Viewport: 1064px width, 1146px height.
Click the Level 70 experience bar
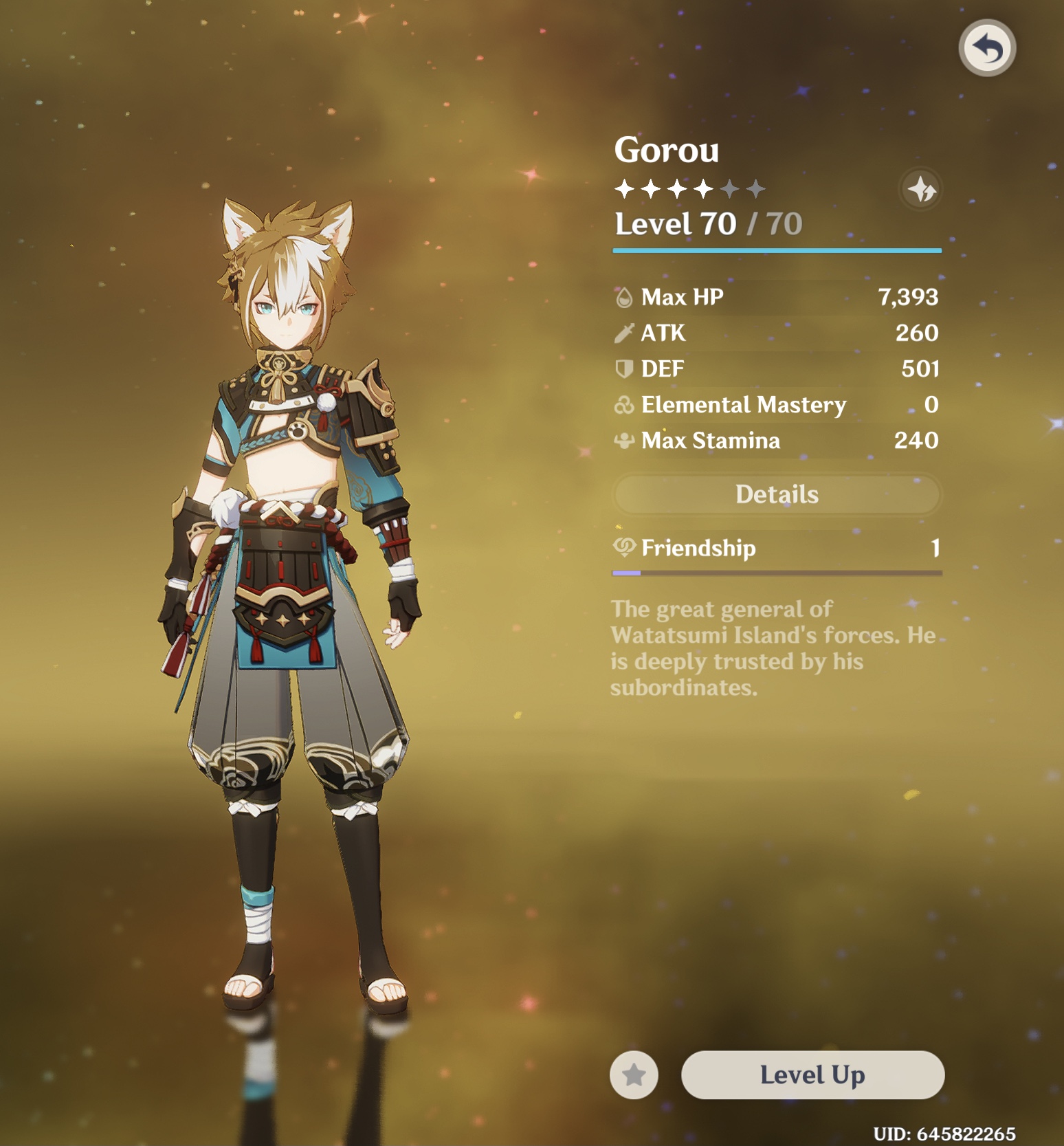776,251
